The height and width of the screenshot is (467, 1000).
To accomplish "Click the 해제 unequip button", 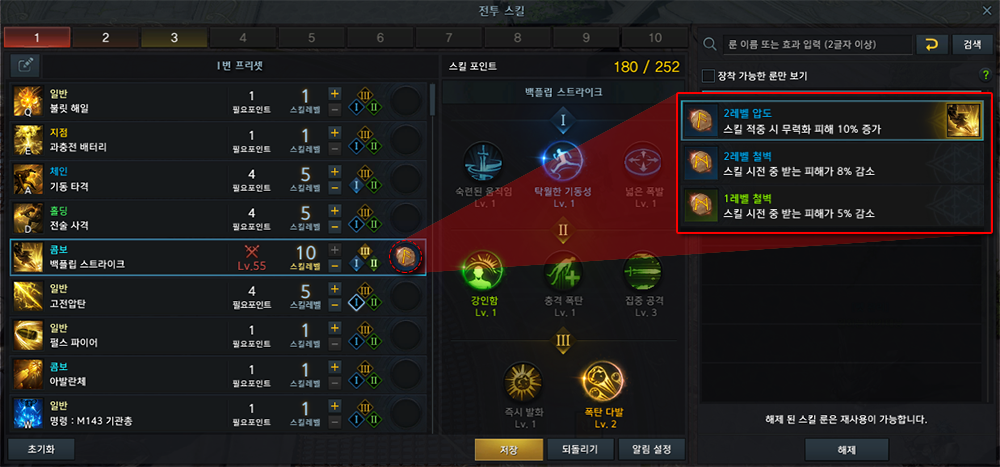I will (847, 450).
